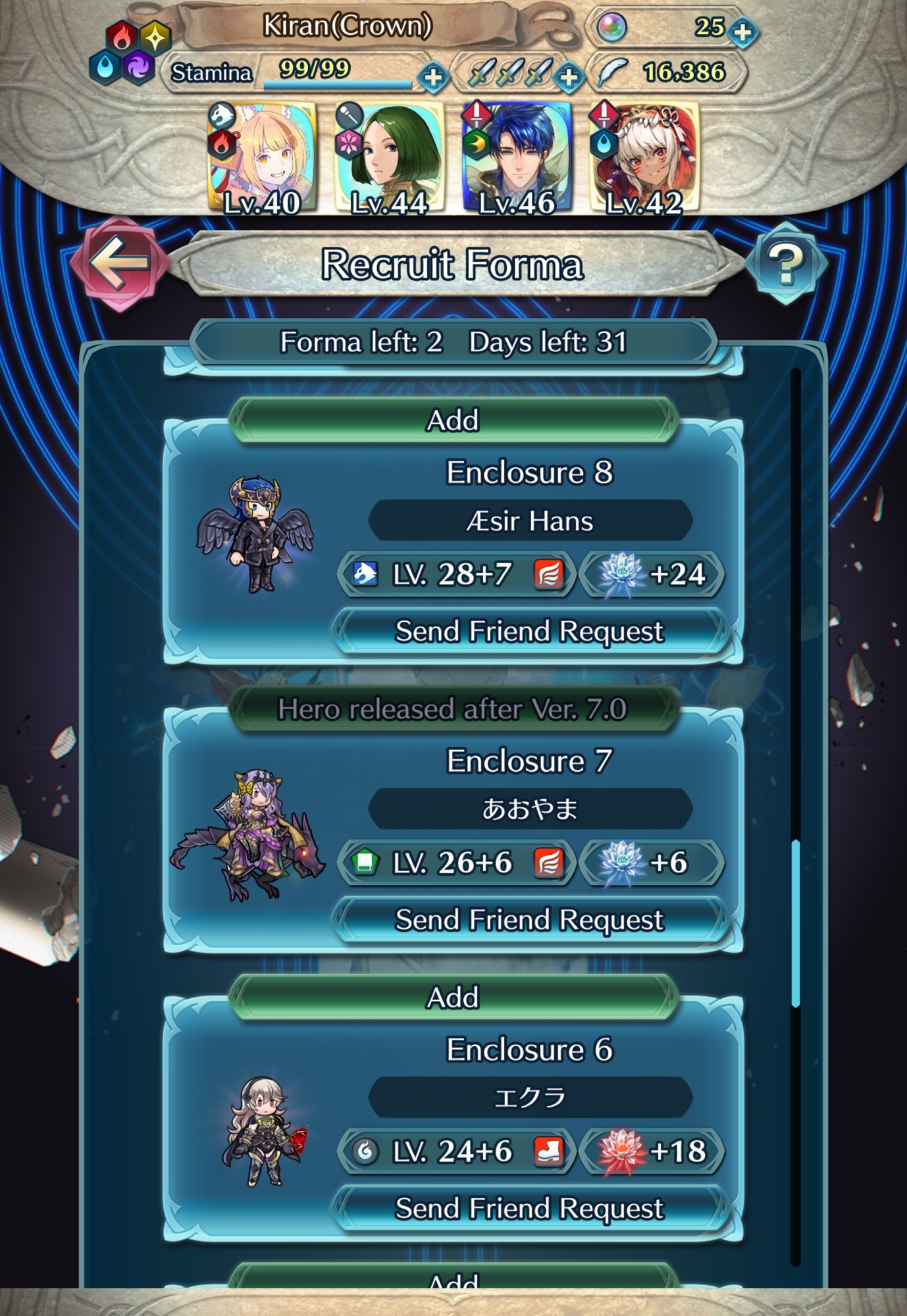Select the blonde fox-eared hero portrait Lv.40
Image resolution: width=907 pixels, height=1316 pixels.
[x=262, y=159]
